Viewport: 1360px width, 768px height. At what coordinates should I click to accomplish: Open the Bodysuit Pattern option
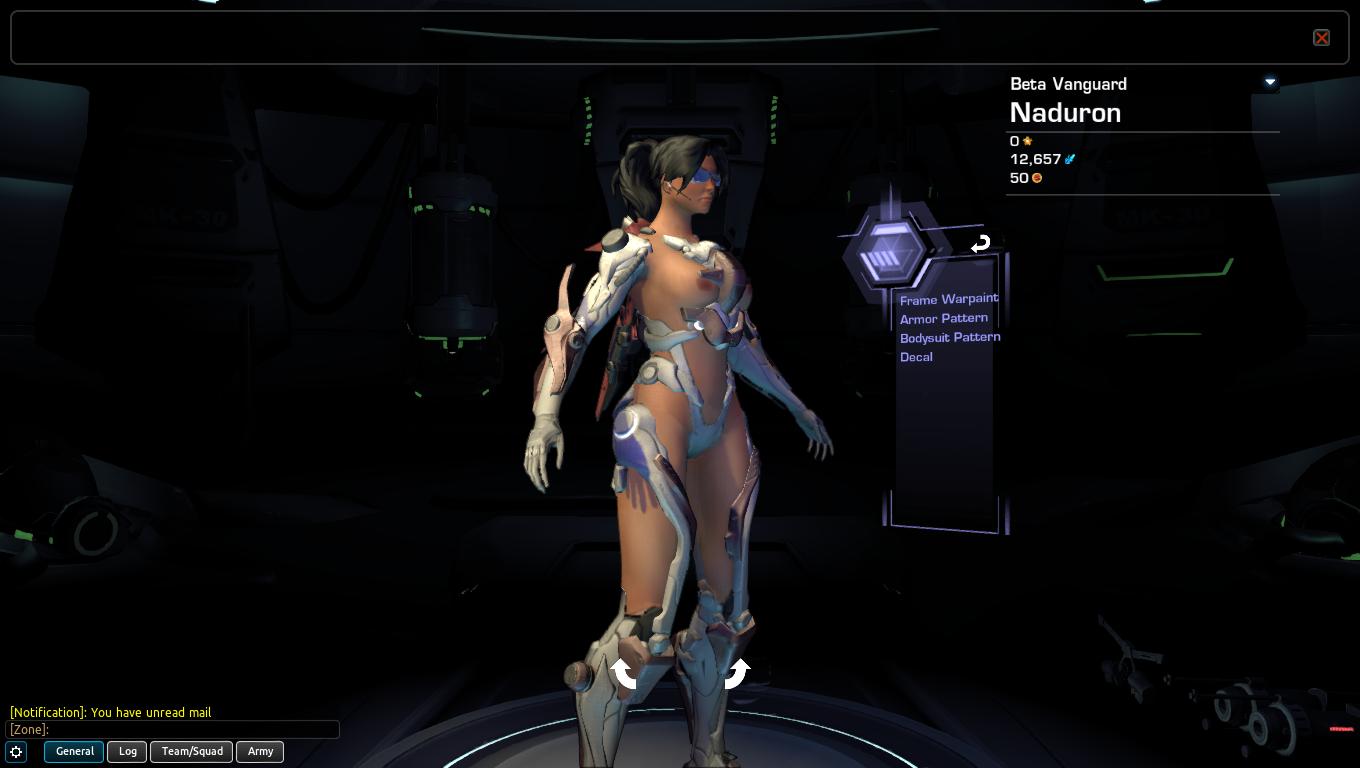[949, 337]
